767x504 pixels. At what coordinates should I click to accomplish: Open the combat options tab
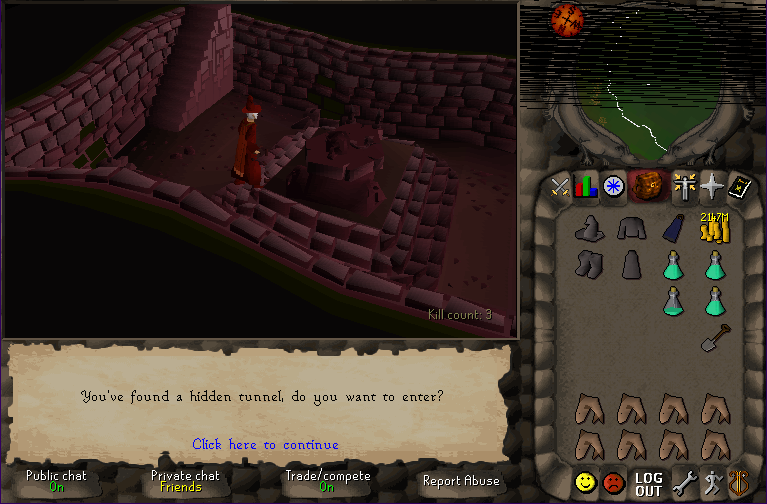coord(559,187)
